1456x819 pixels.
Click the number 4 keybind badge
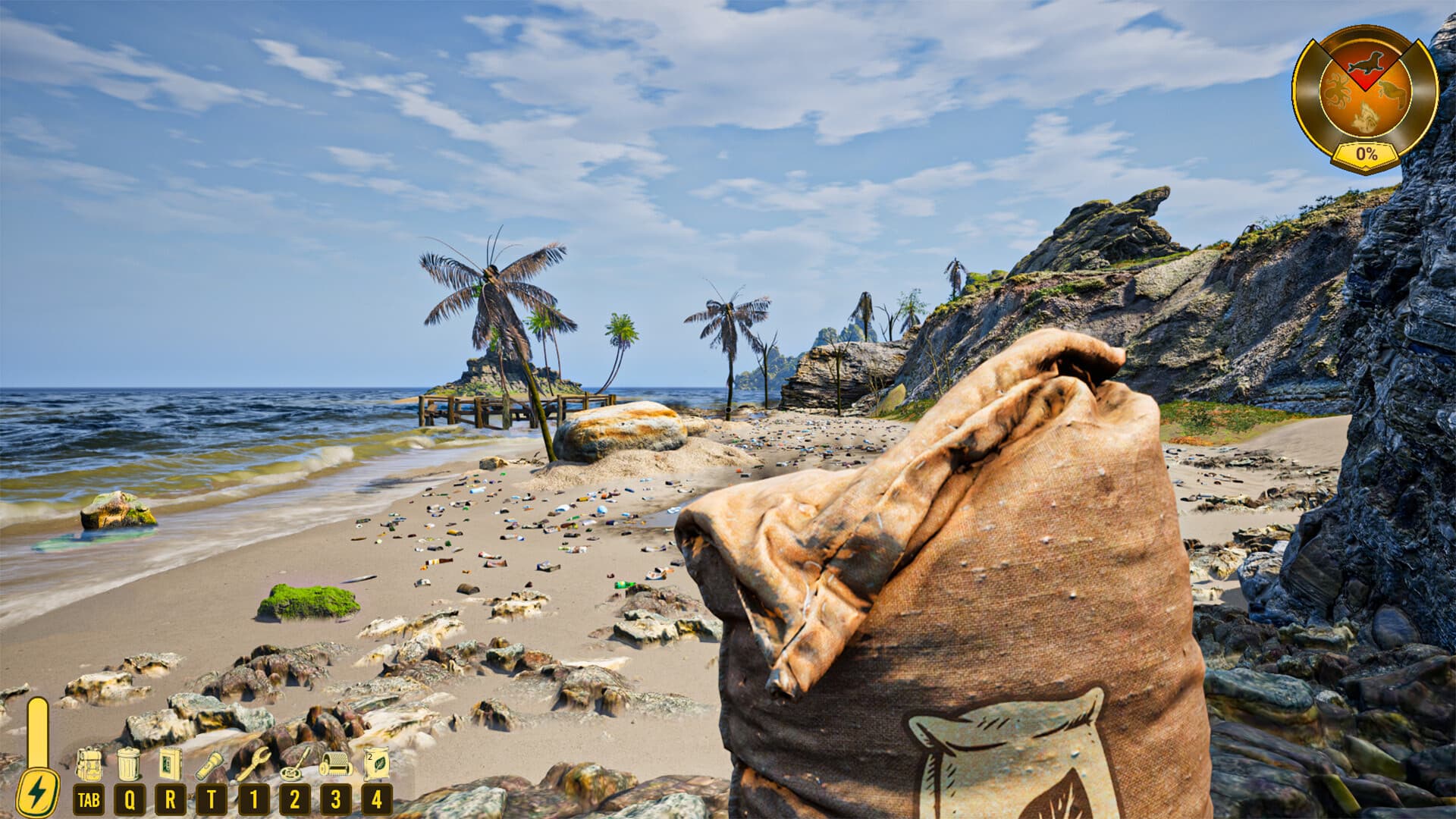(377, 798)
